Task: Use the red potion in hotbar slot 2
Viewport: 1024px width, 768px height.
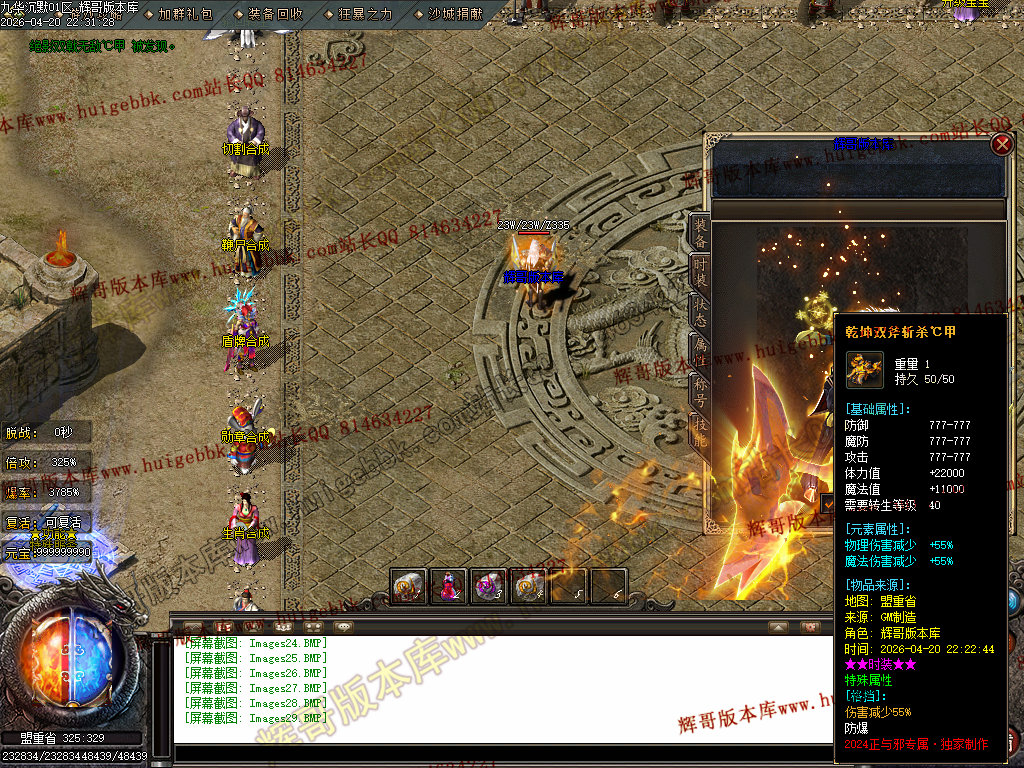Action: 448,586
